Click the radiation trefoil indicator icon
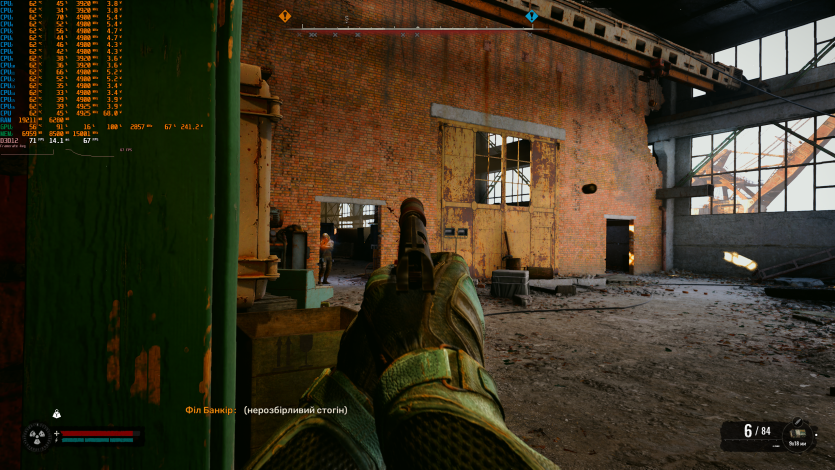 (x=38, y=437)
